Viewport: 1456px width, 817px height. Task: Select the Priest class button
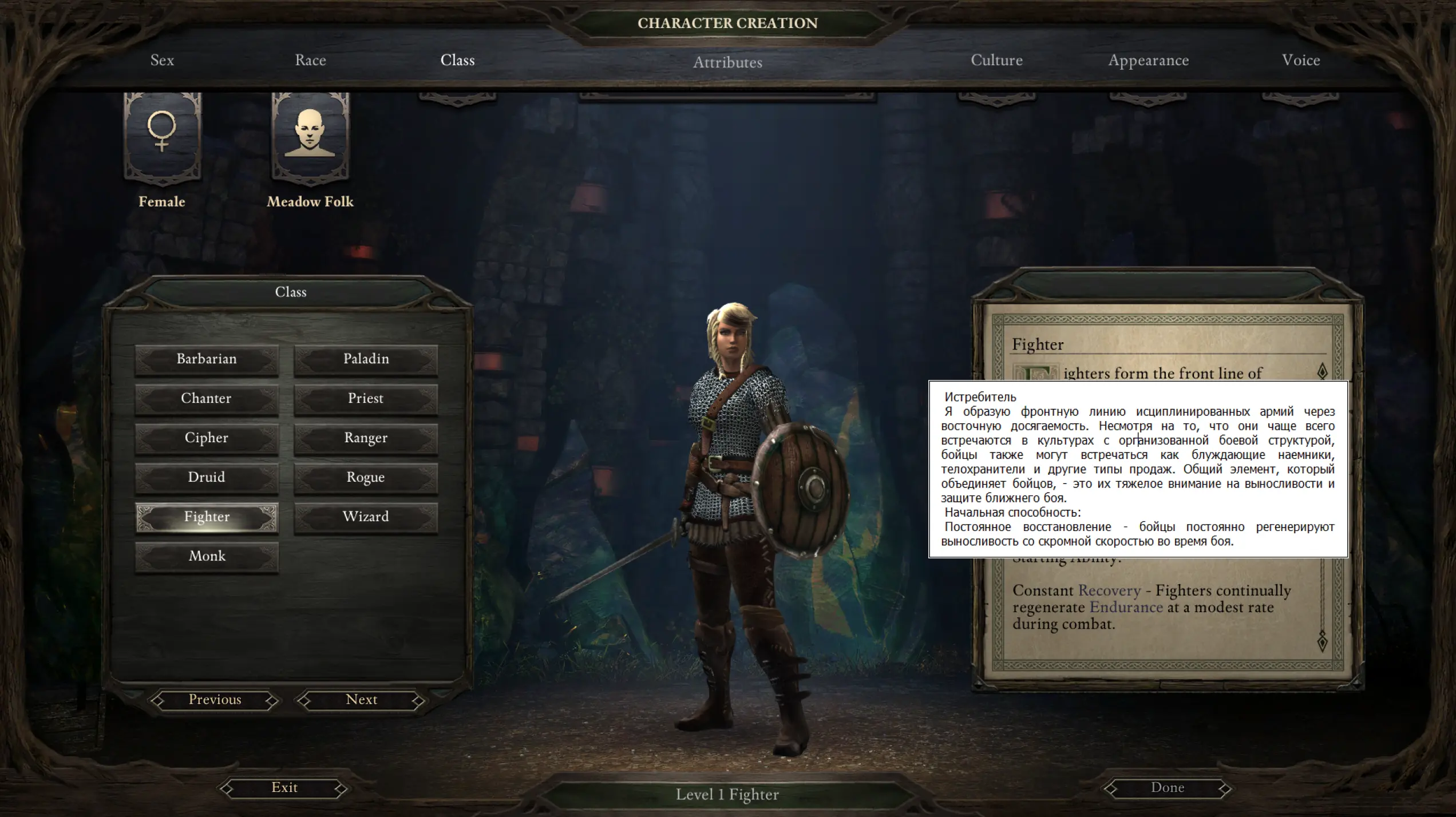point(366,399)
